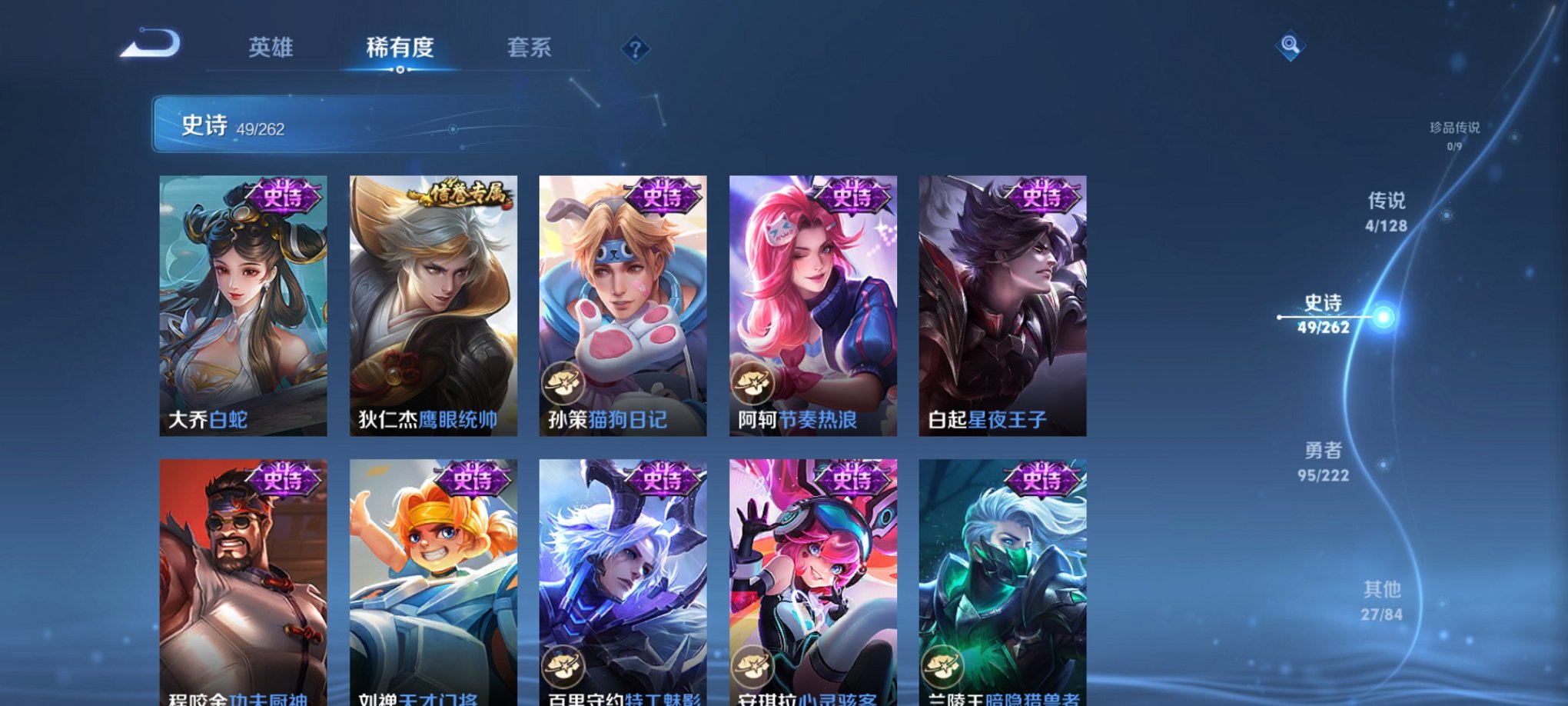Open the 大乔白蛇 skin card
Screen dimensions: 1568x706
241,304
